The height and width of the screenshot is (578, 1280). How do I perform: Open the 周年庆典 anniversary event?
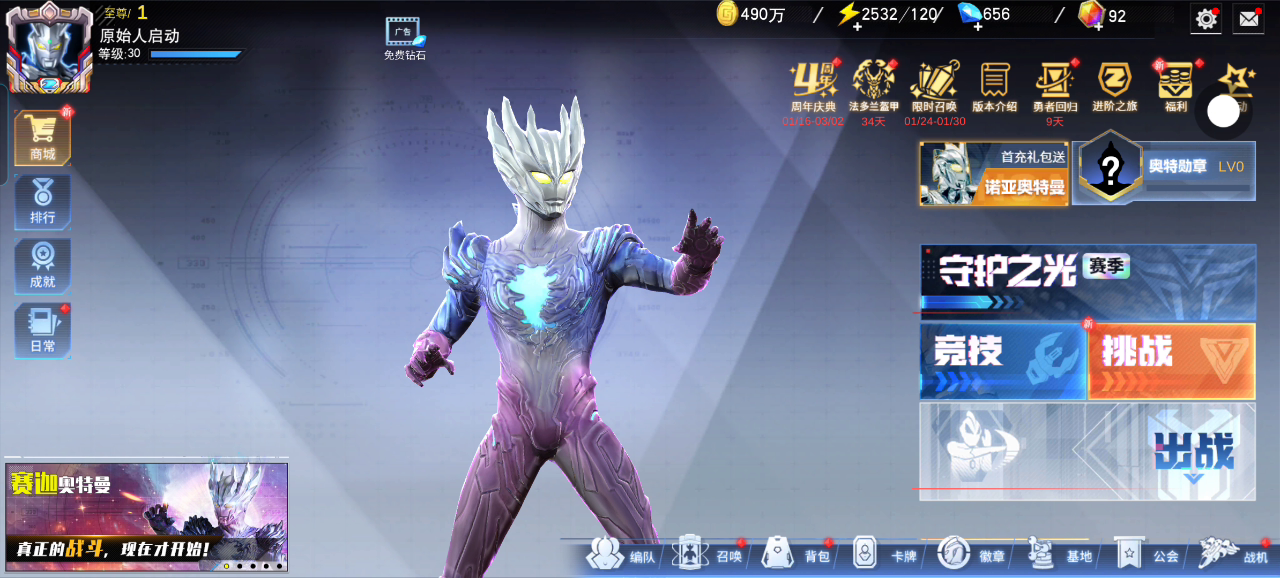[x=813, y=86]
